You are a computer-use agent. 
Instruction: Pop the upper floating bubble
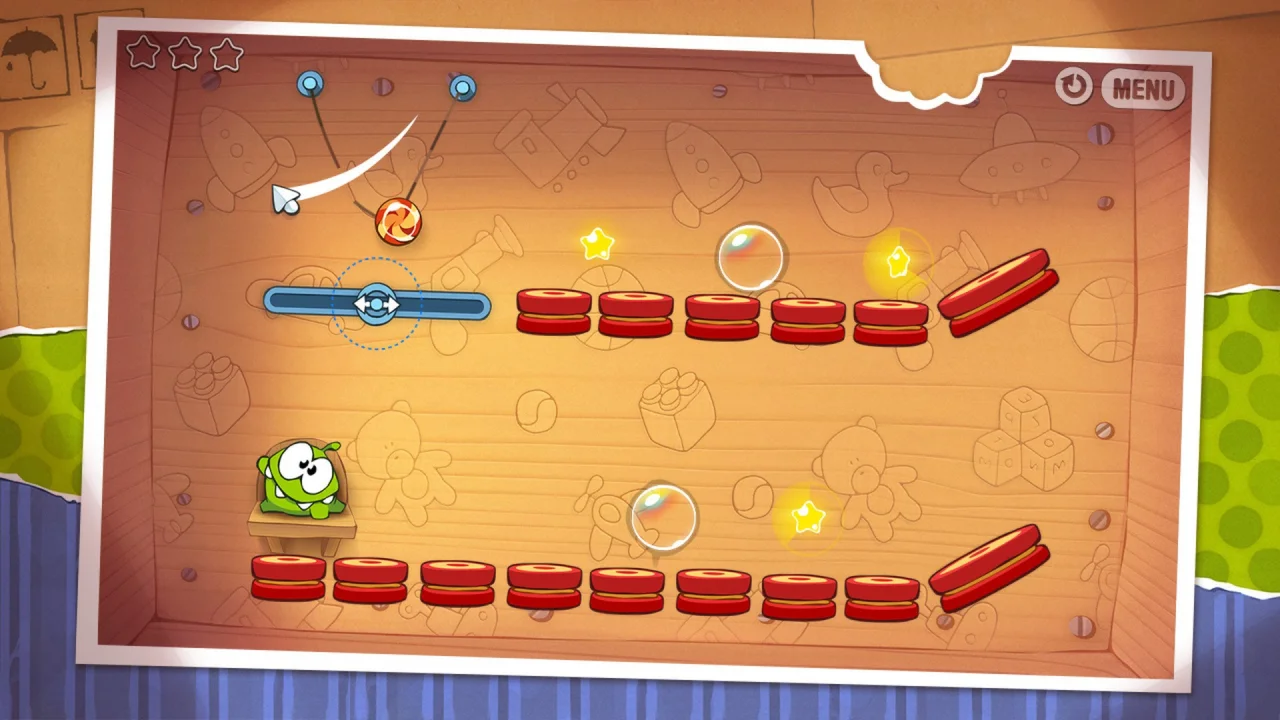tap(751, 259)
